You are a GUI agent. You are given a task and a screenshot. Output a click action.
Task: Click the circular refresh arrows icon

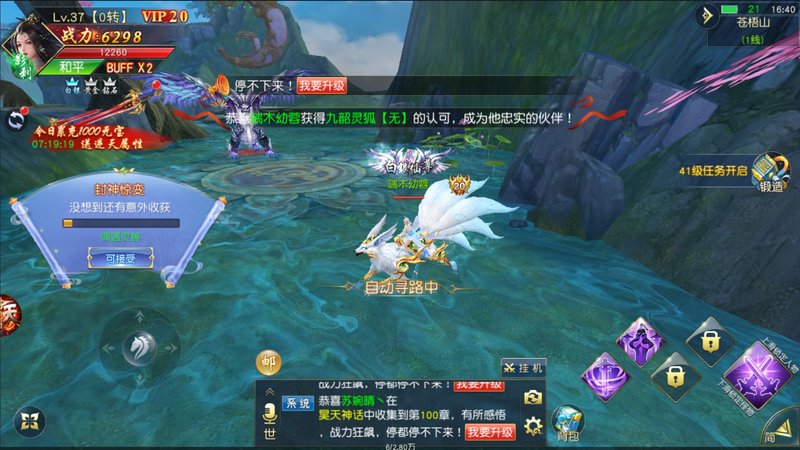point(14,120)
